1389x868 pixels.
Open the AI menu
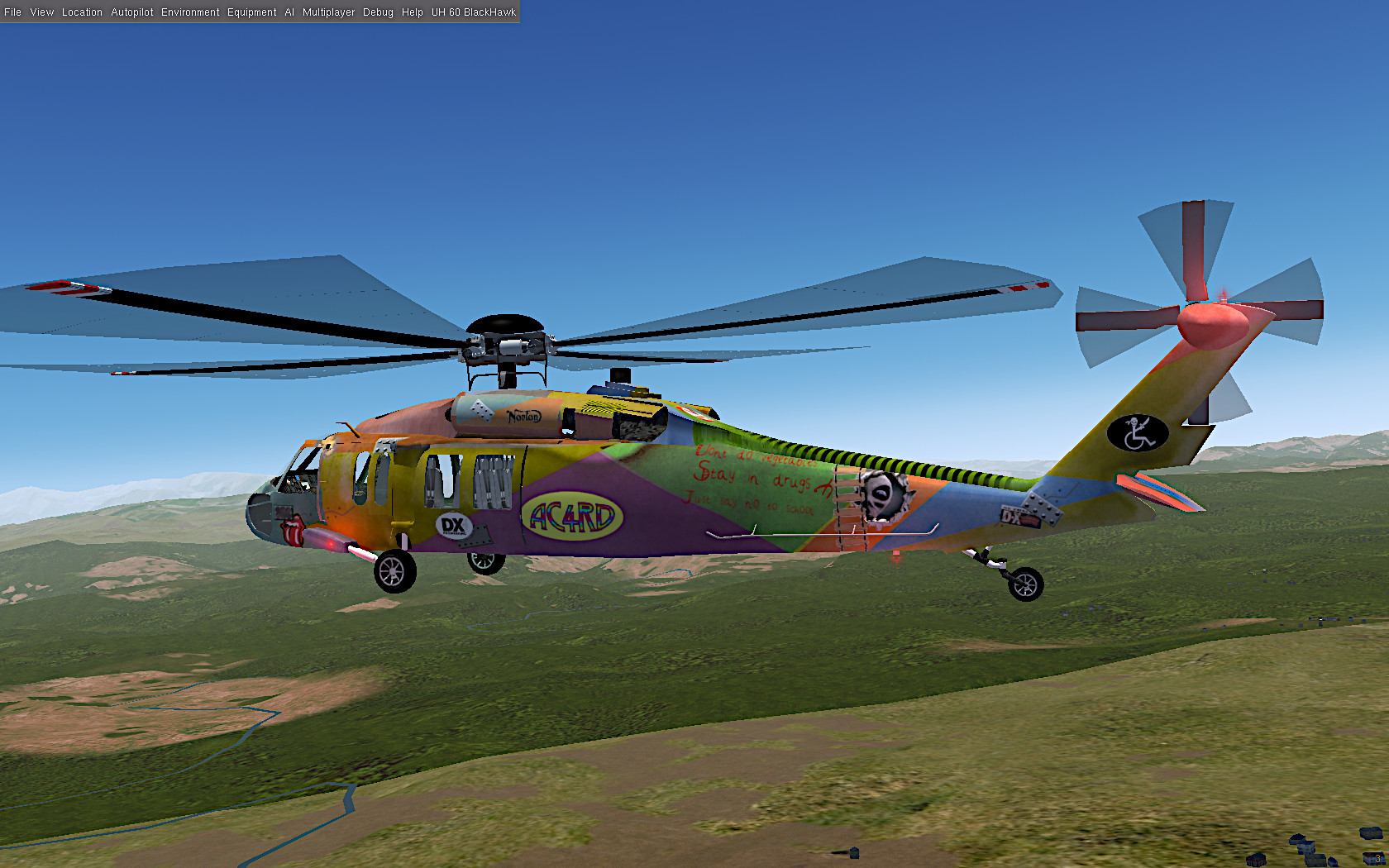tap(289, 12)
